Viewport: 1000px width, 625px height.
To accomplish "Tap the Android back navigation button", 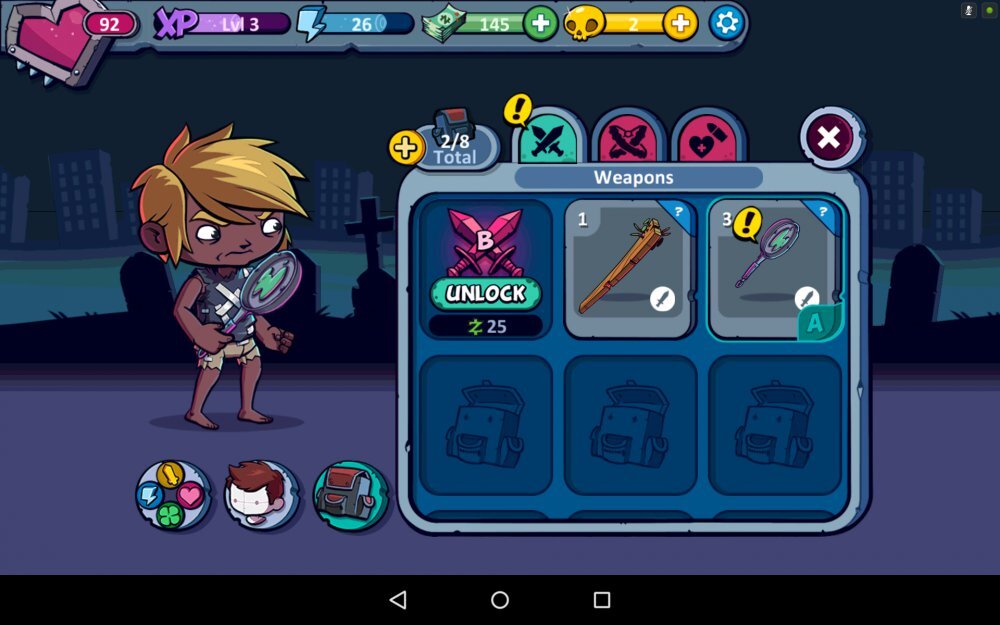I will click(x=398, y=600).
